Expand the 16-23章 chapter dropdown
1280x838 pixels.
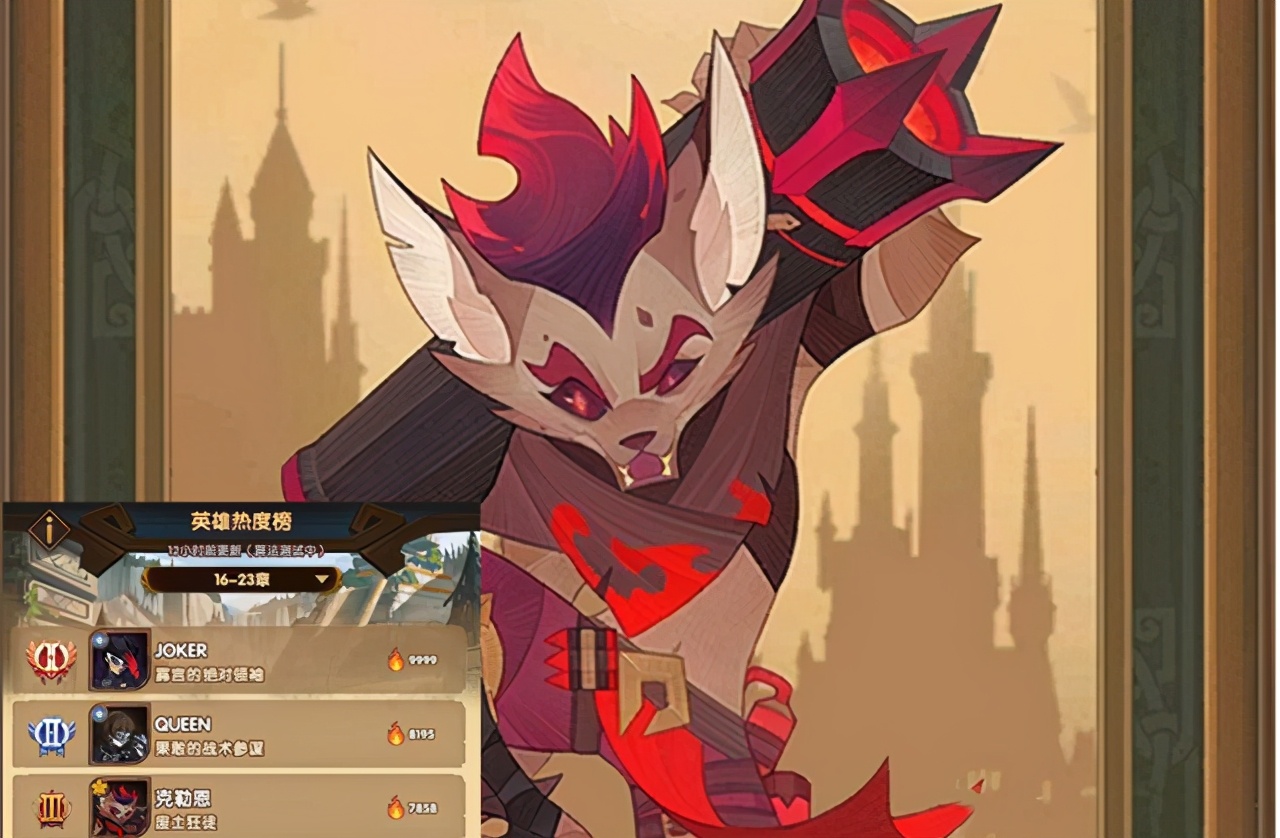[241, 579]
